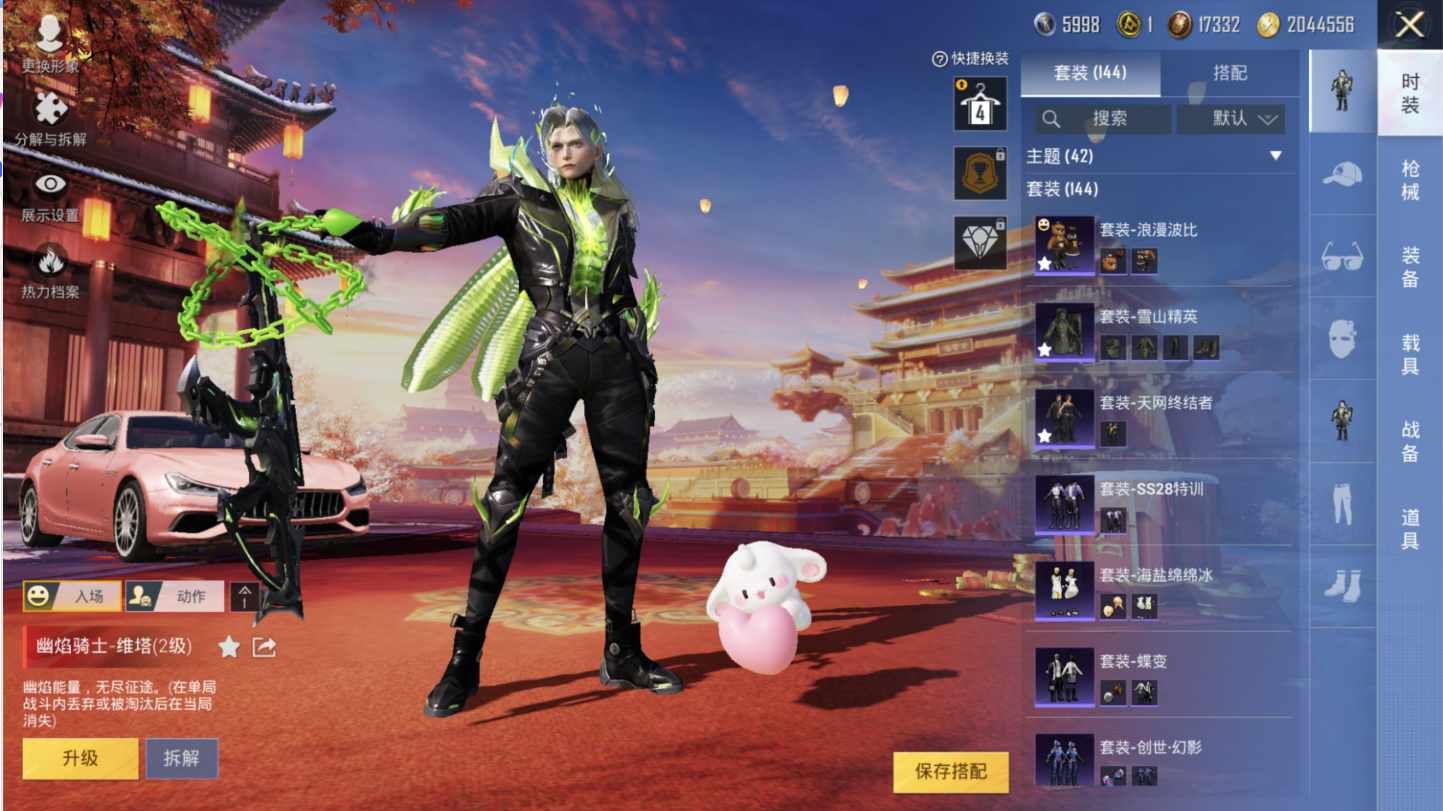Click the 拆解 dismantle button
1443x811 pixels.
pyautogui.click(x=182, y=758)
